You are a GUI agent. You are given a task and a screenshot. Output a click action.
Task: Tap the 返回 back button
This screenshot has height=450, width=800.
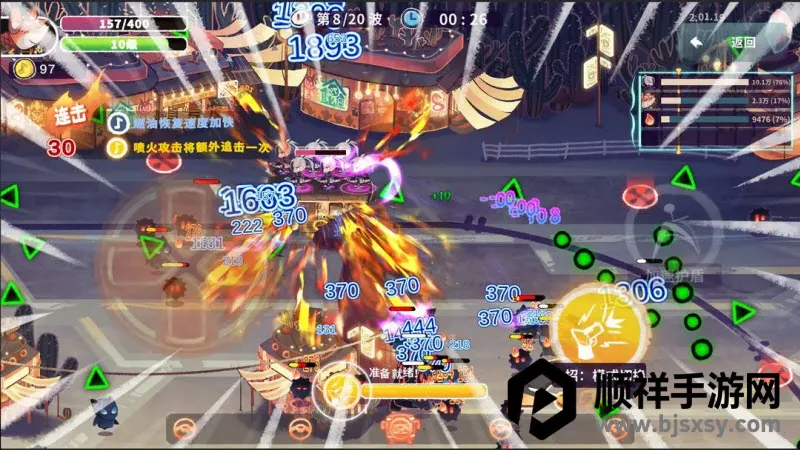click(x=730, y=43)
